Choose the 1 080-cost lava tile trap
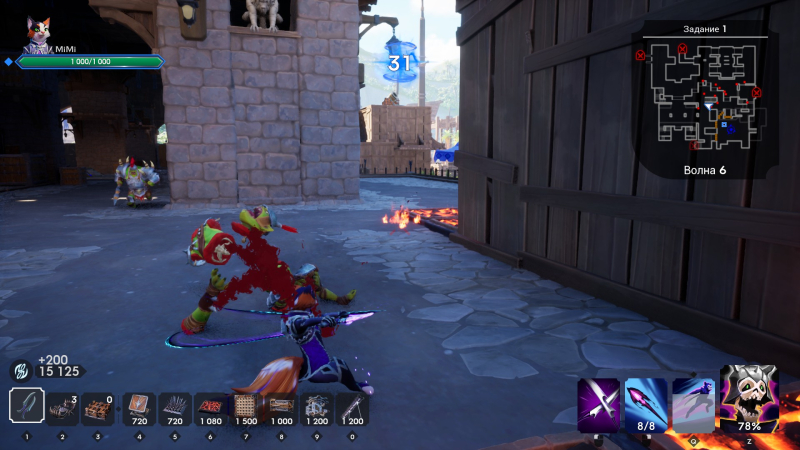This screenshot has width=800, height=450. 210,407
